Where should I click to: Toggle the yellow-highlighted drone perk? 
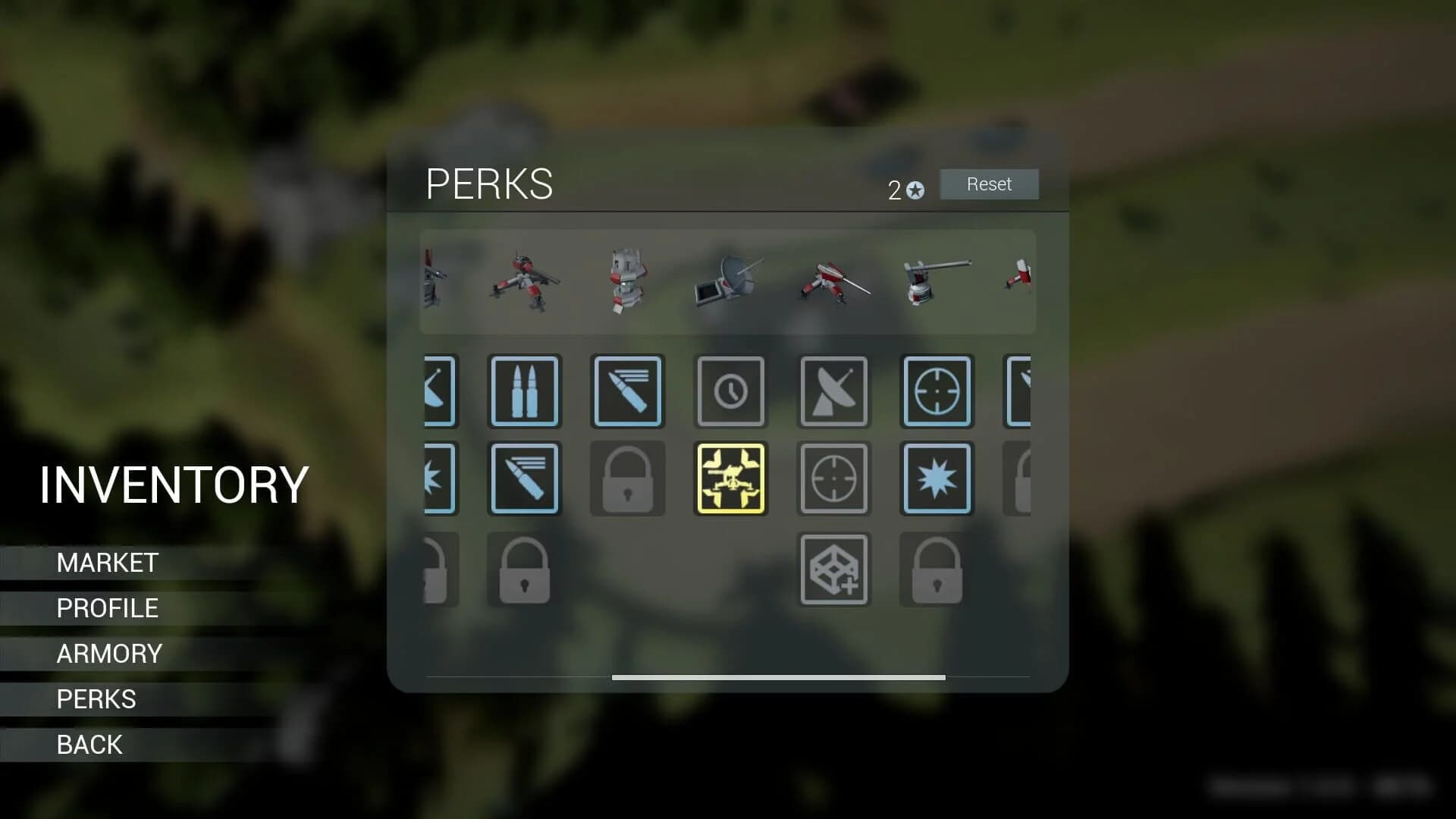coord(730,479)
